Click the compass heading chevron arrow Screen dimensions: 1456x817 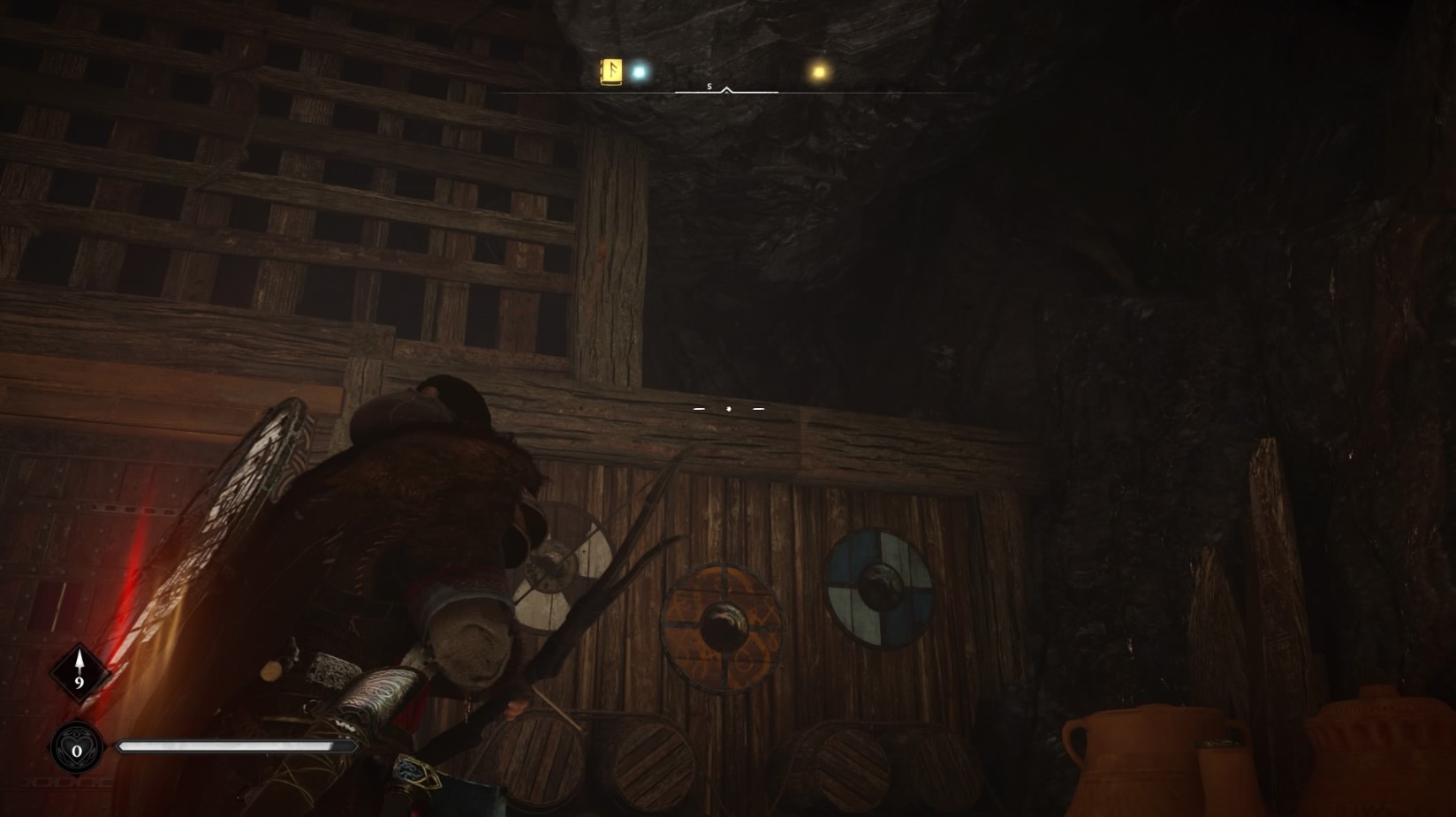[728, 91]
